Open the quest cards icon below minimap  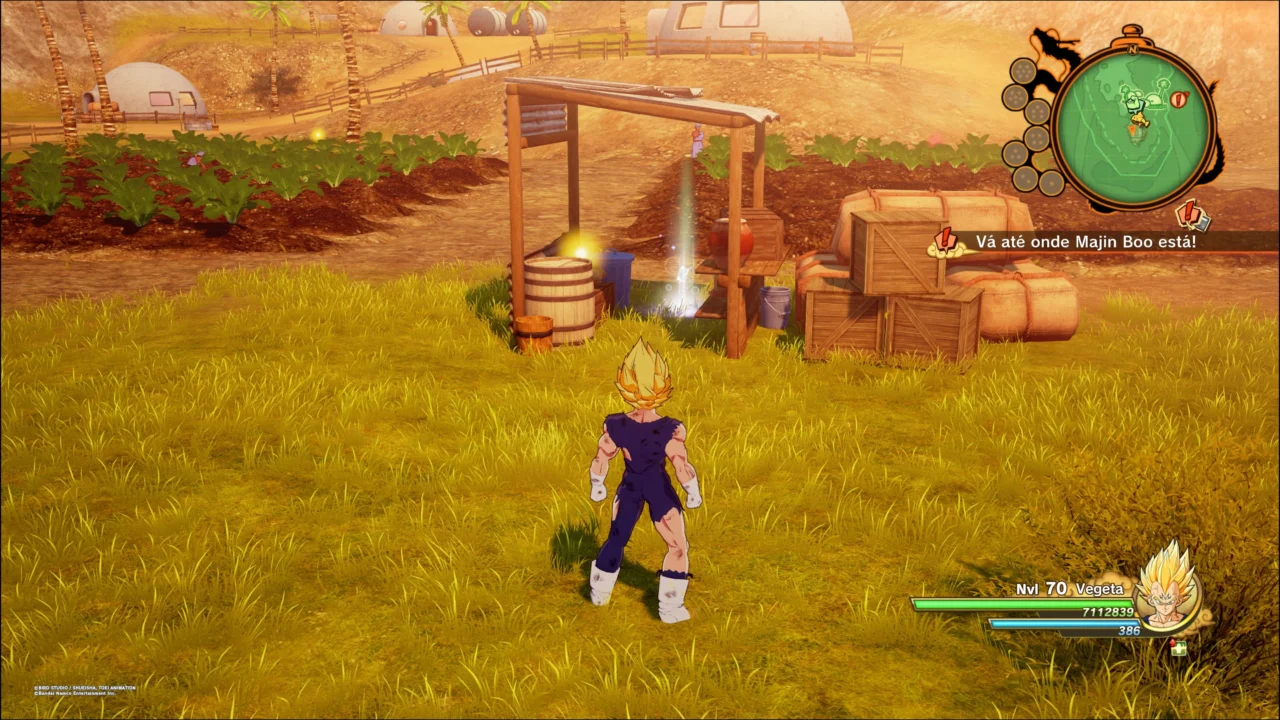click(x=1191, y=214)
